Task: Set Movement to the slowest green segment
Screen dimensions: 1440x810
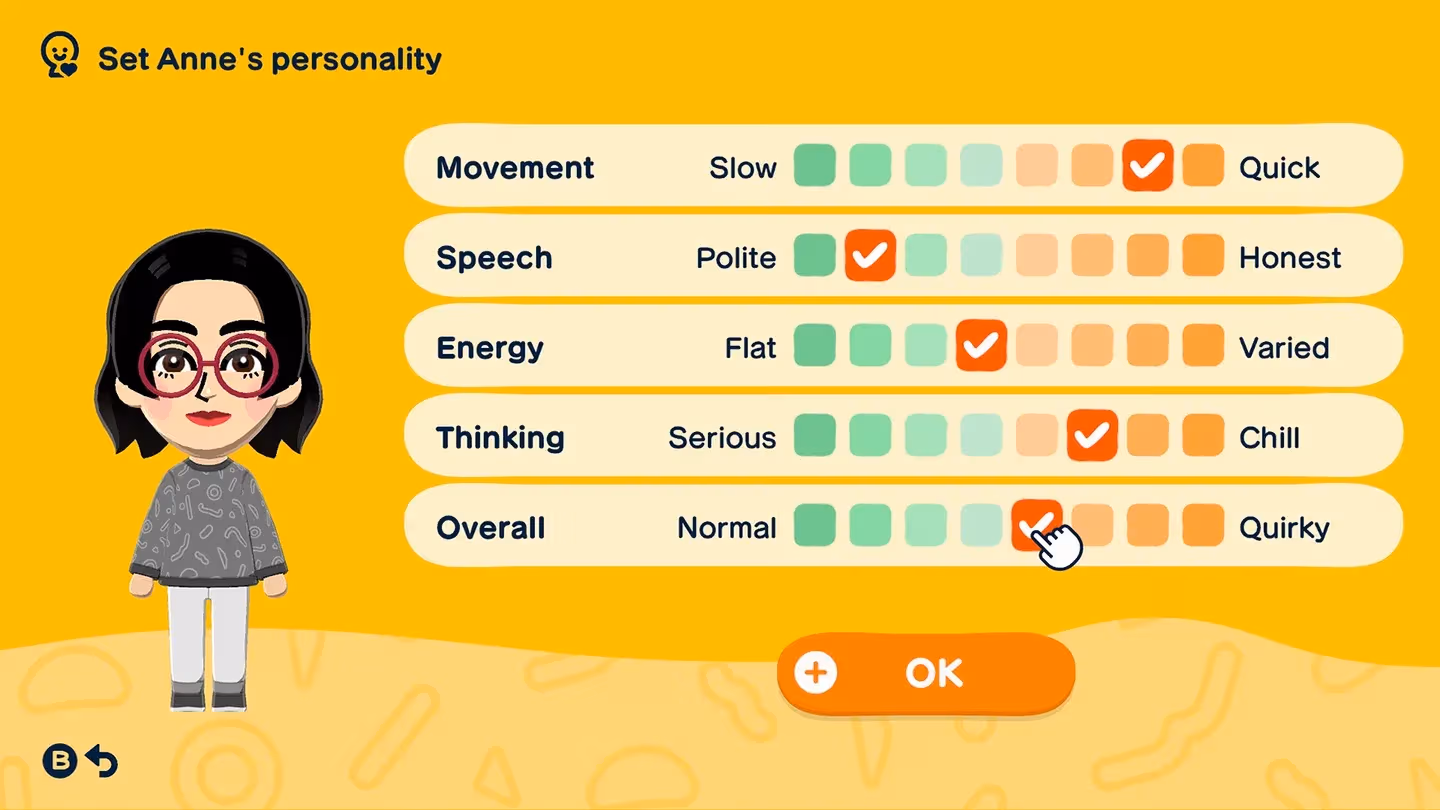Action: coord(814,166)
